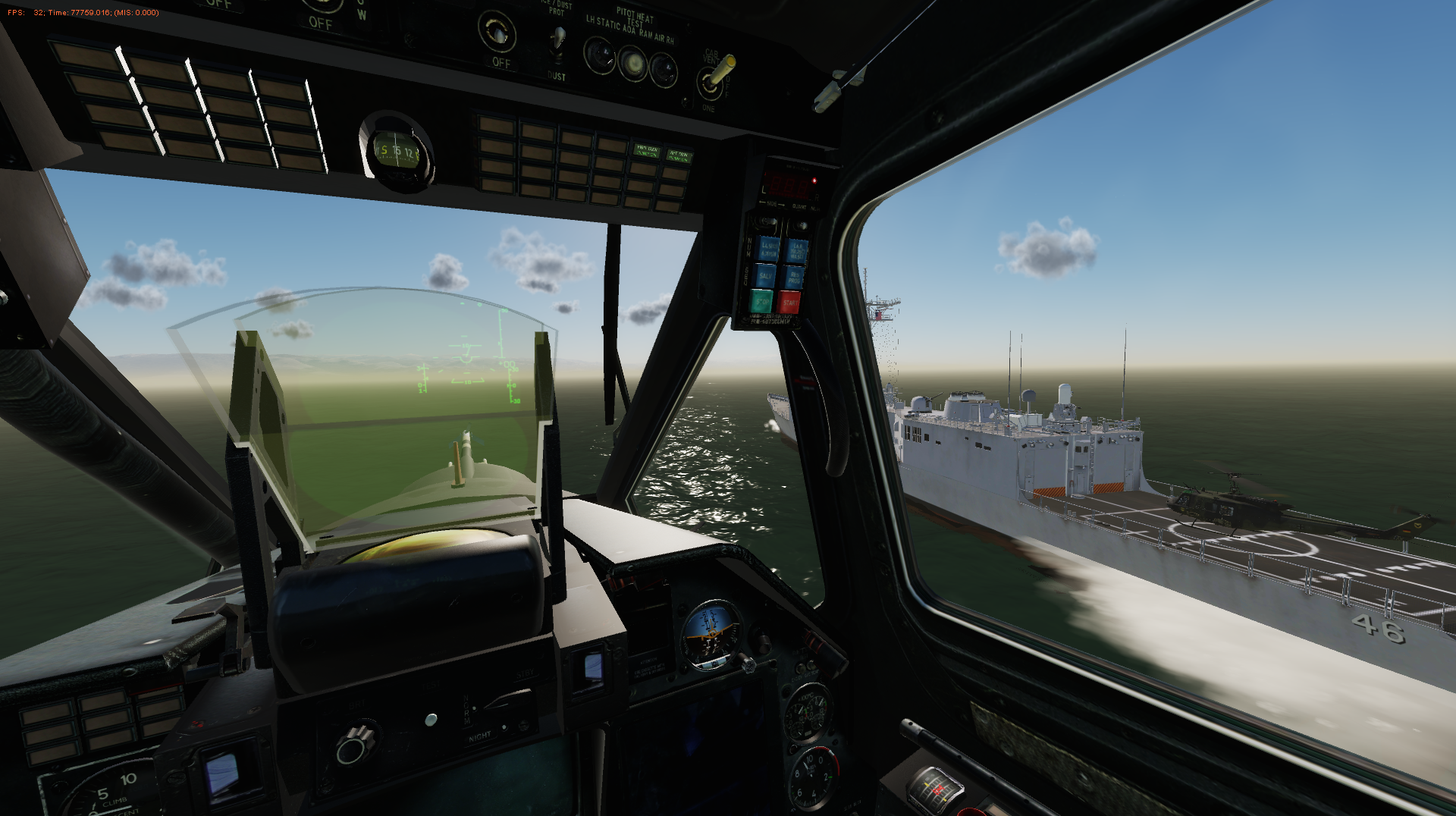Turn the rotary knob labeled OFF overhead

[497, 32]
